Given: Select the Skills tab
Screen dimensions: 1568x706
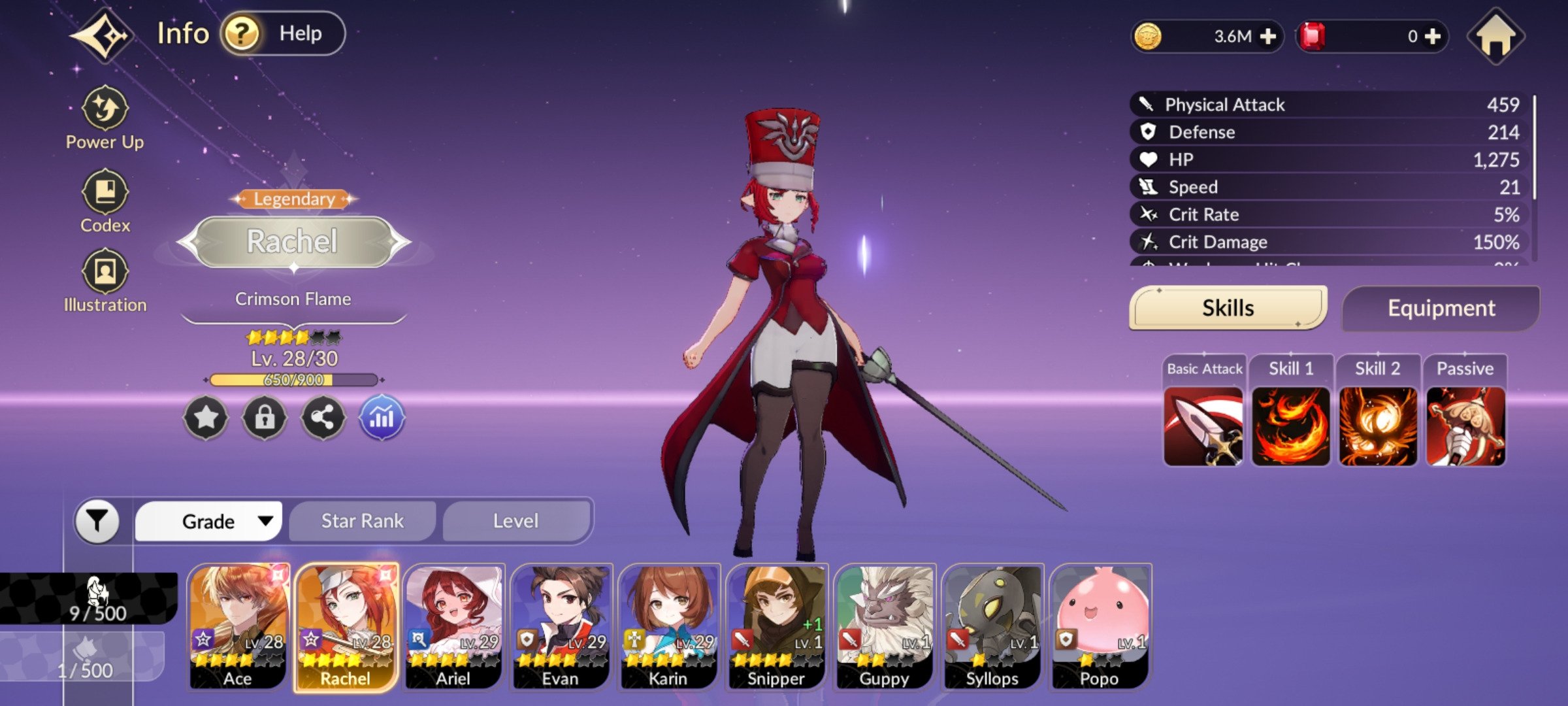Looking at the screenshot, I should click(1228, 308).
